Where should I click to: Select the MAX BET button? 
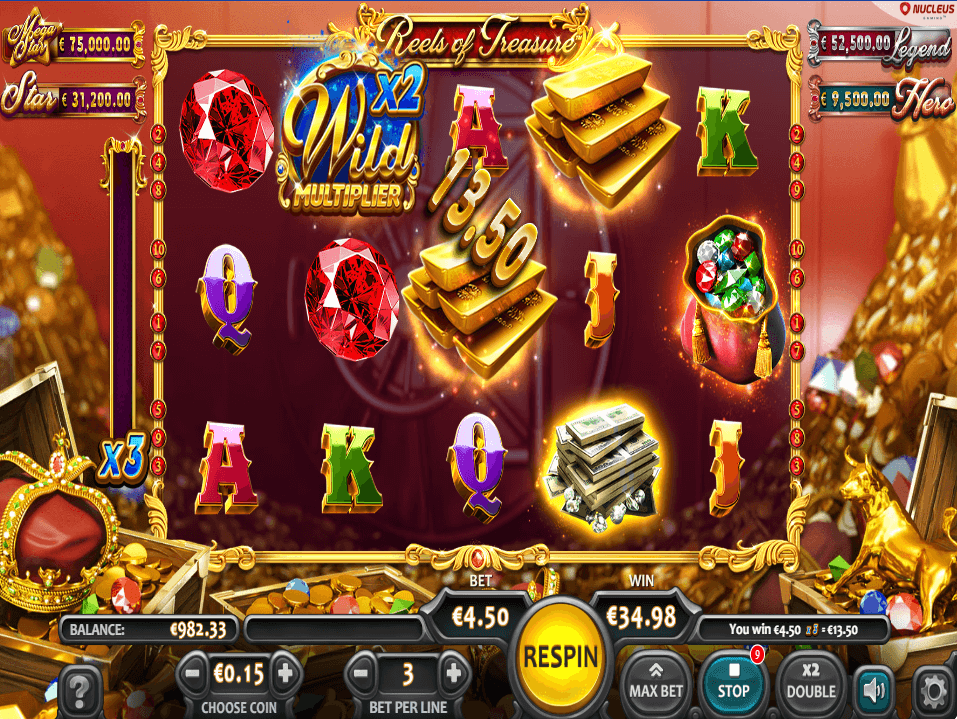(656, 679)
